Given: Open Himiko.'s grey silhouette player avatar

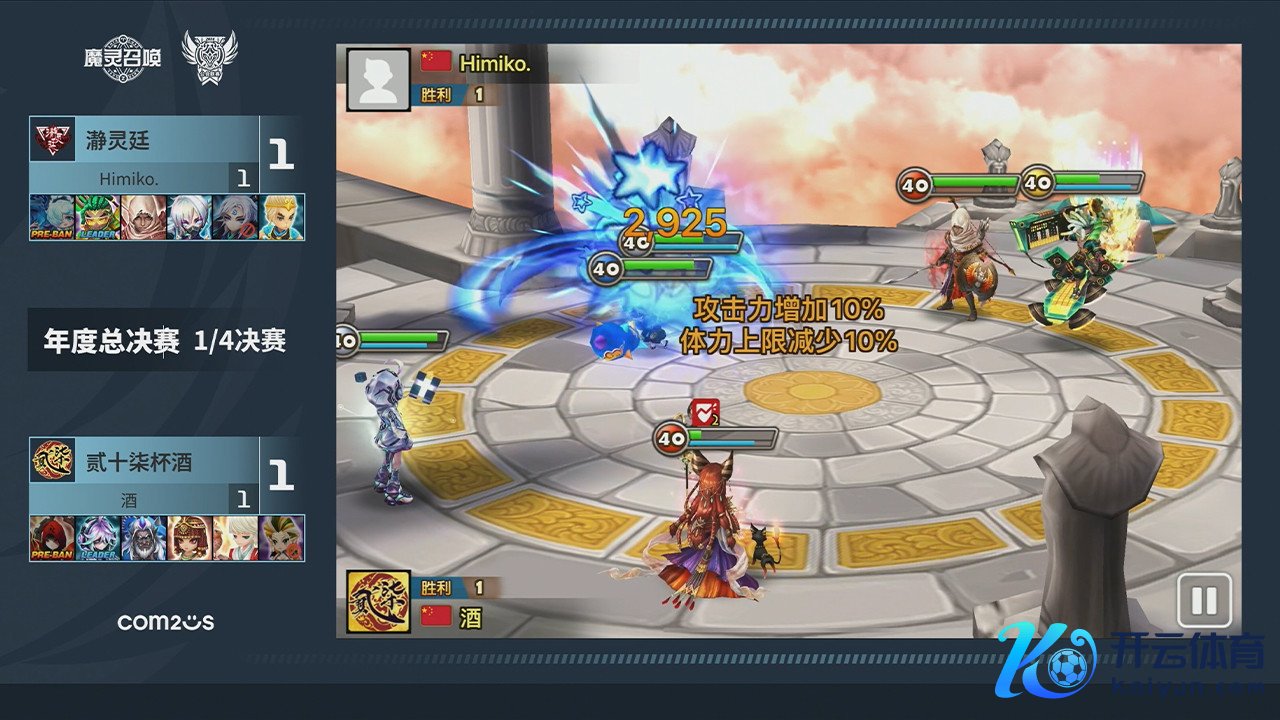Looking at the screenshot, I should (x=378, y=79).
